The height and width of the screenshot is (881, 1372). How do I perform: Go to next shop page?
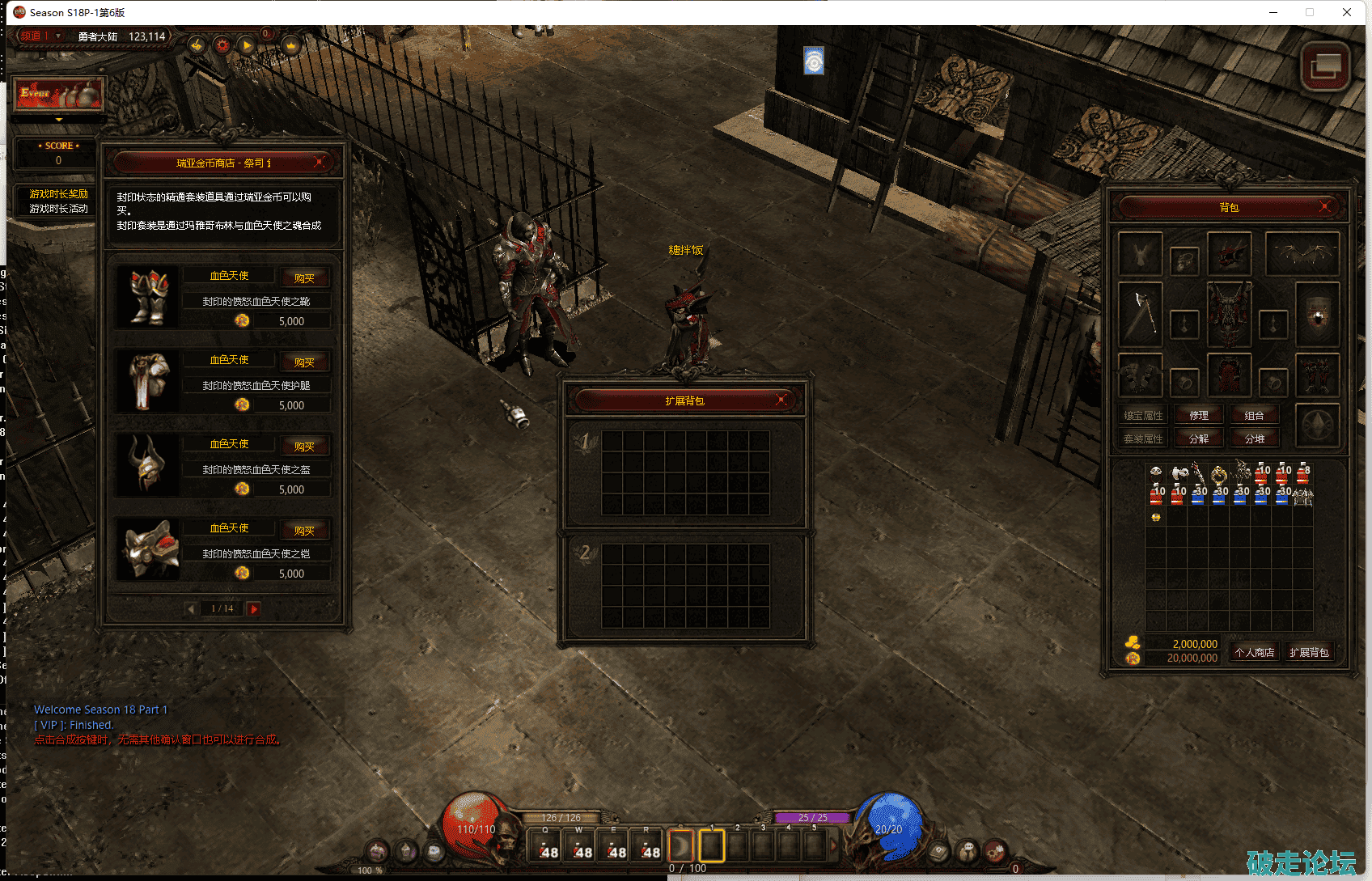click(x=254, y=608)
